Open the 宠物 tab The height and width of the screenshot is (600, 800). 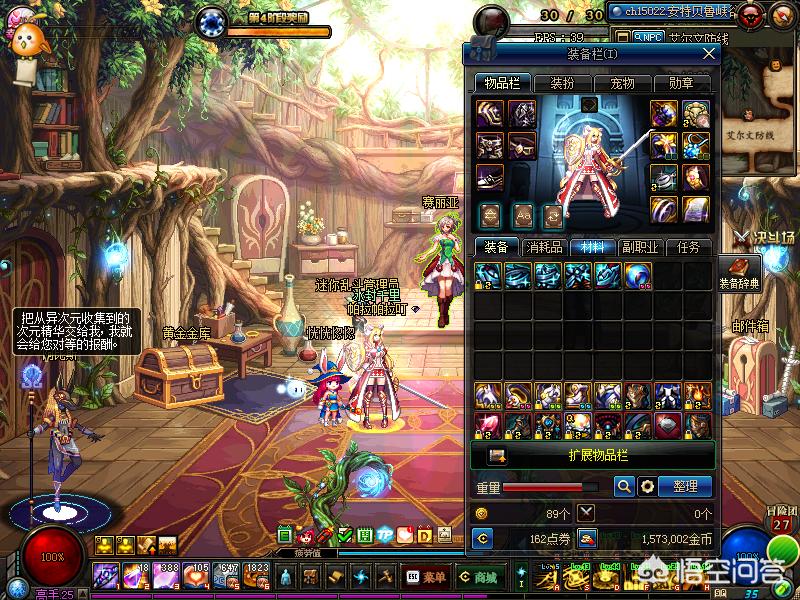tap(622, 83)
